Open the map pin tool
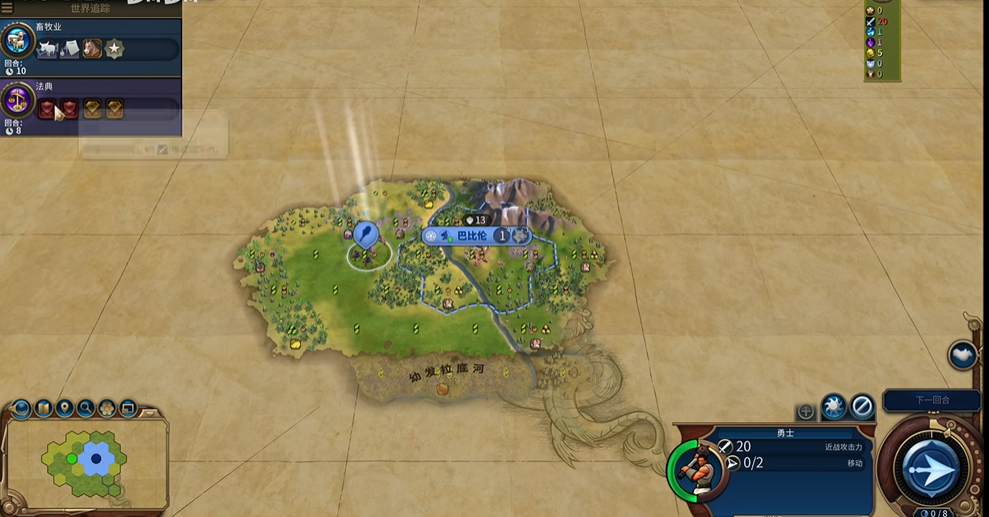The height and width of the screenshot is (517, 989). pyautogui.click(x=64, y=408)
